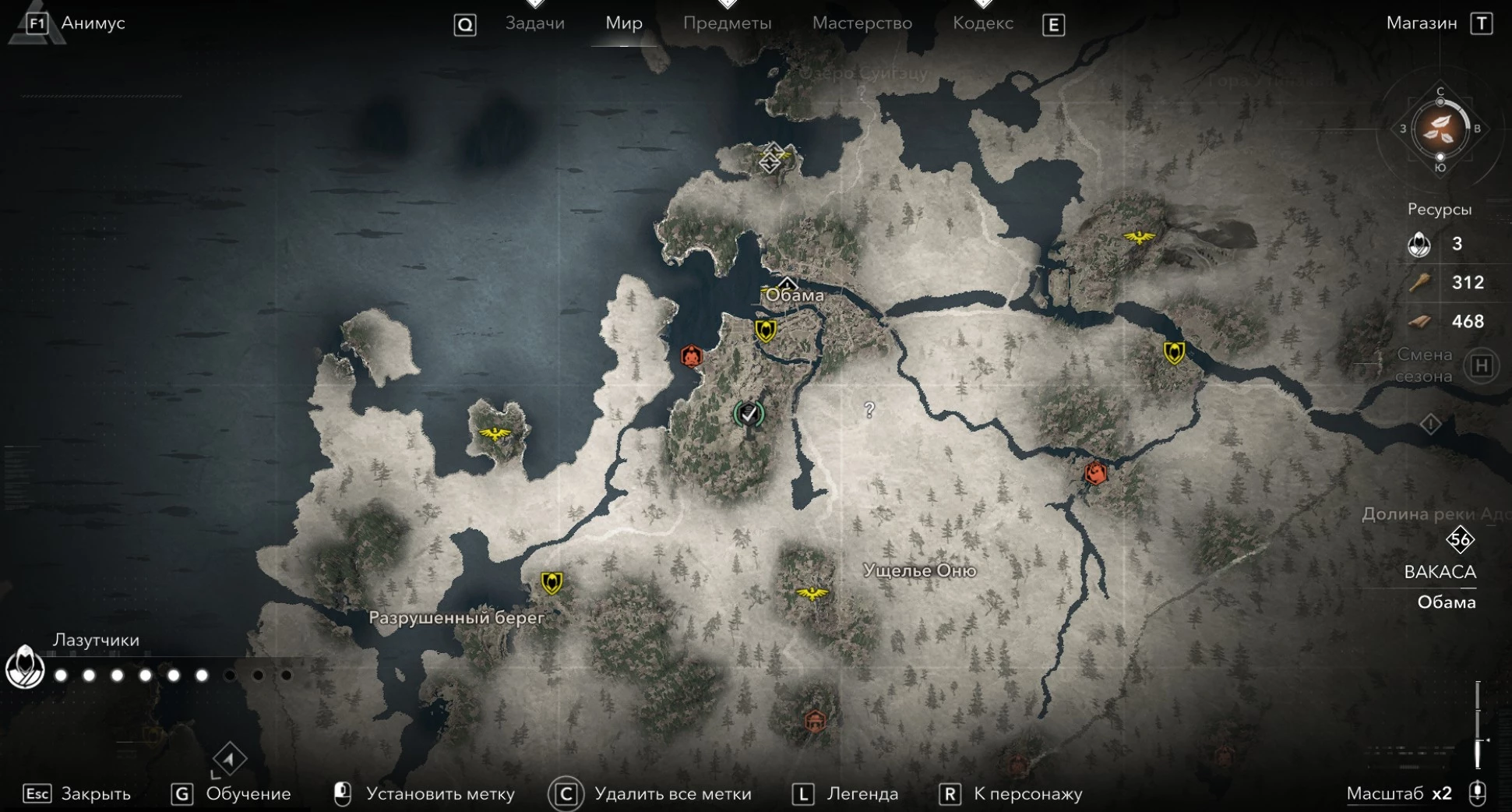Open the Магазин store
The width and height of the screenshot is (1512, 812).
(x=1422, y=23)
